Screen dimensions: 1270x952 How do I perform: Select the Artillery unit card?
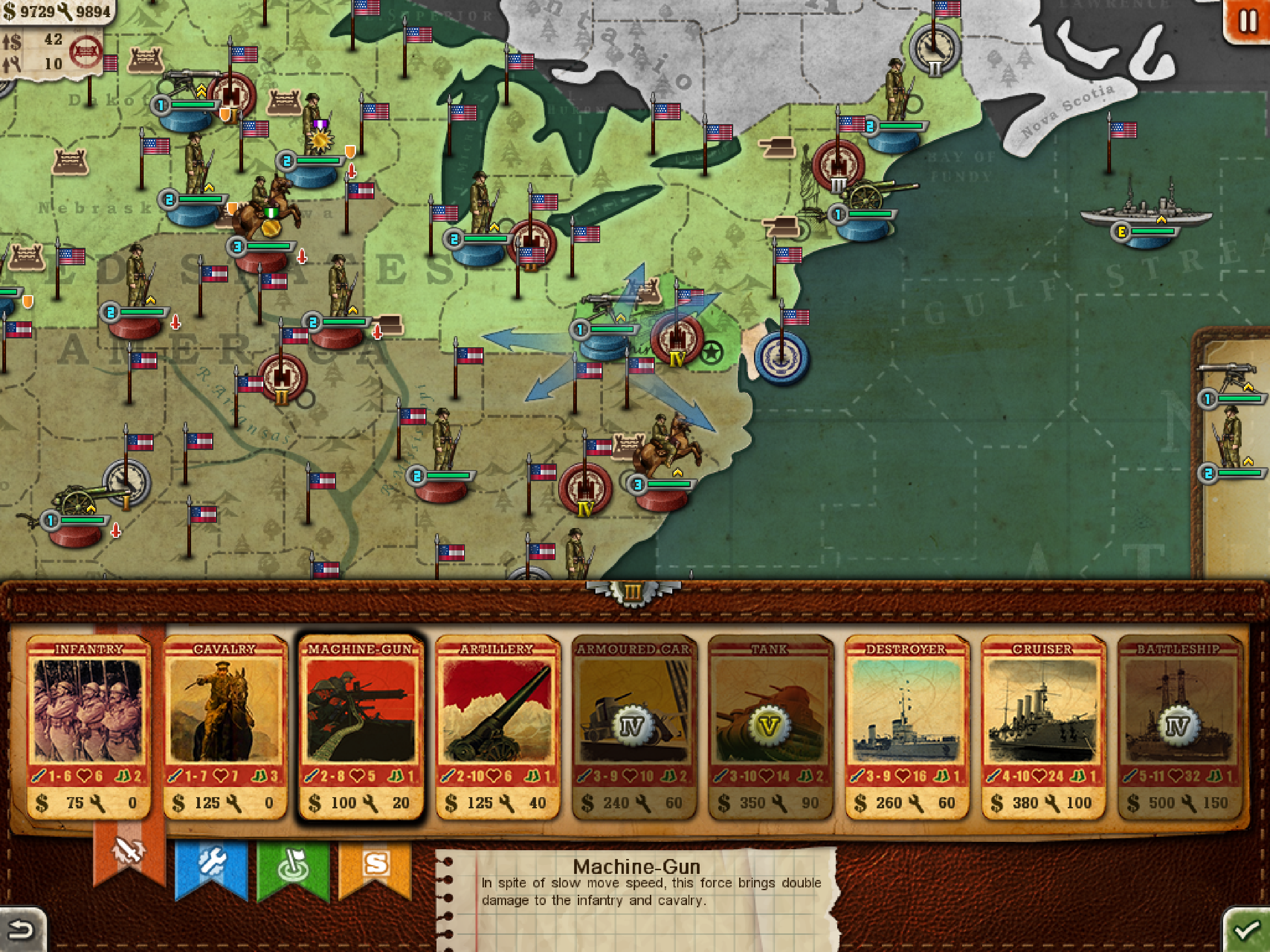[497, 727]
